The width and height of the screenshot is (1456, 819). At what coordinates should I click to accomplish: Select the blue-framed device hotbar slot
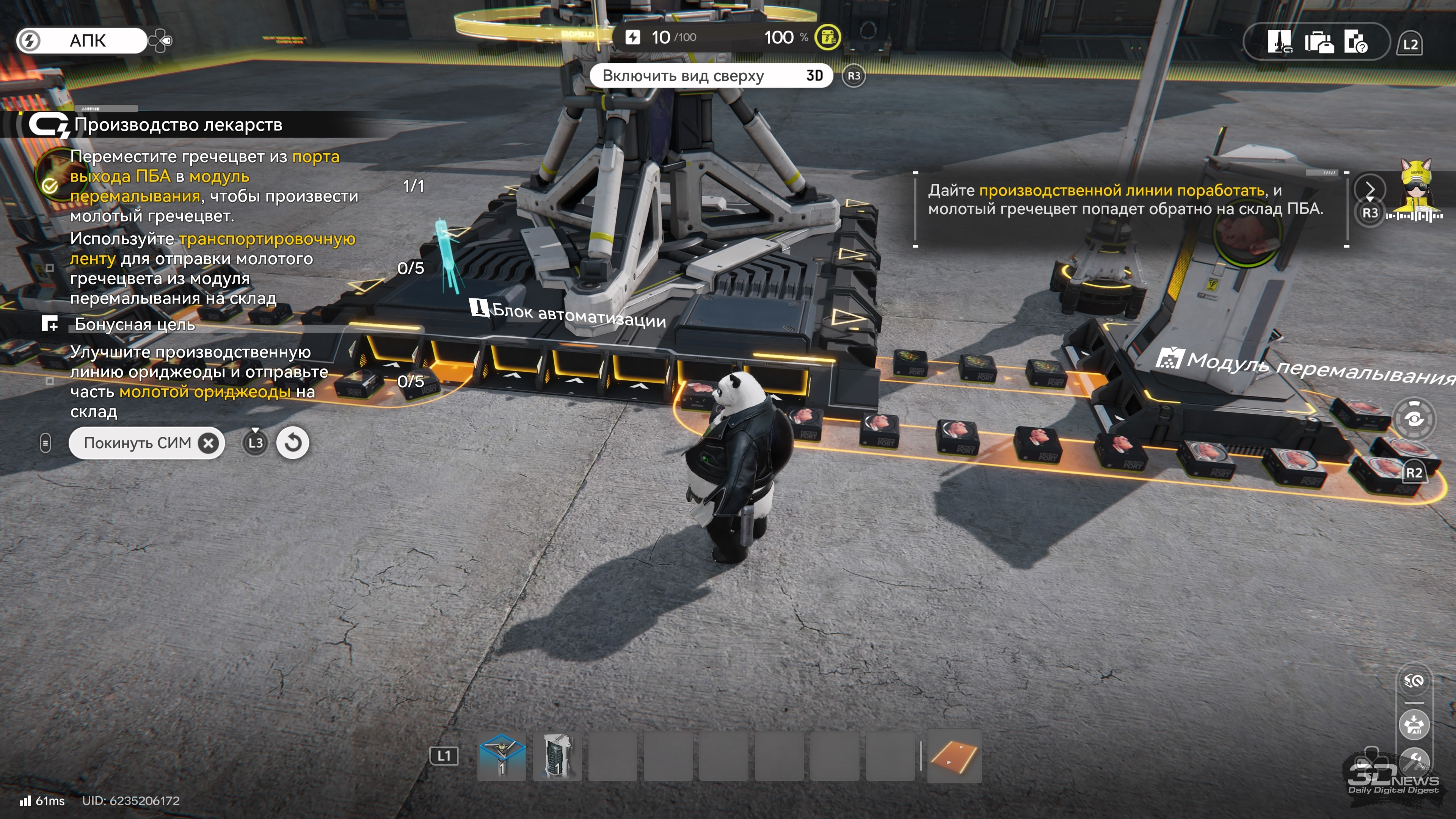tap(501, 756)
